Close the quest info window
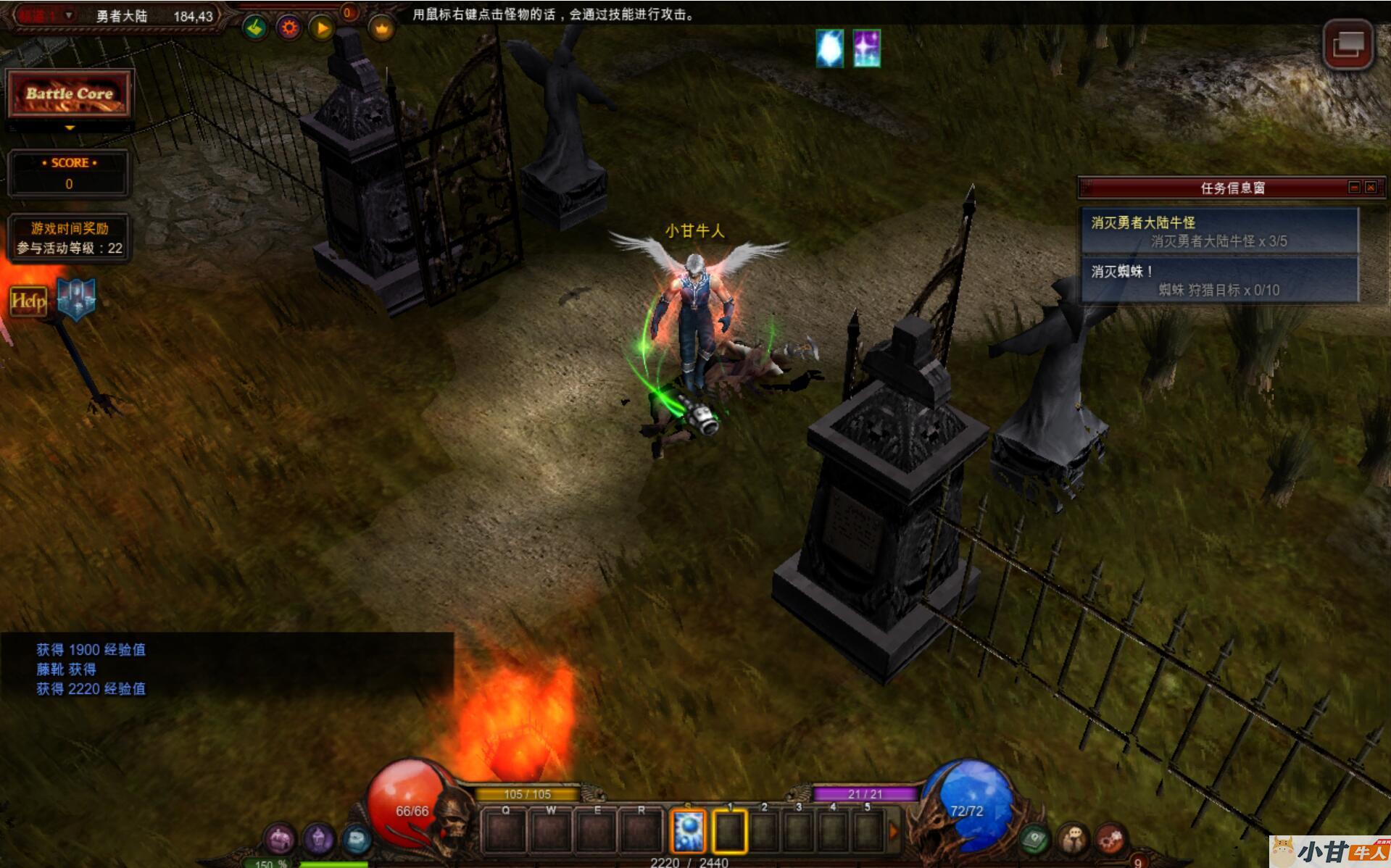 pyautogui.click(x=1371, y=188)
